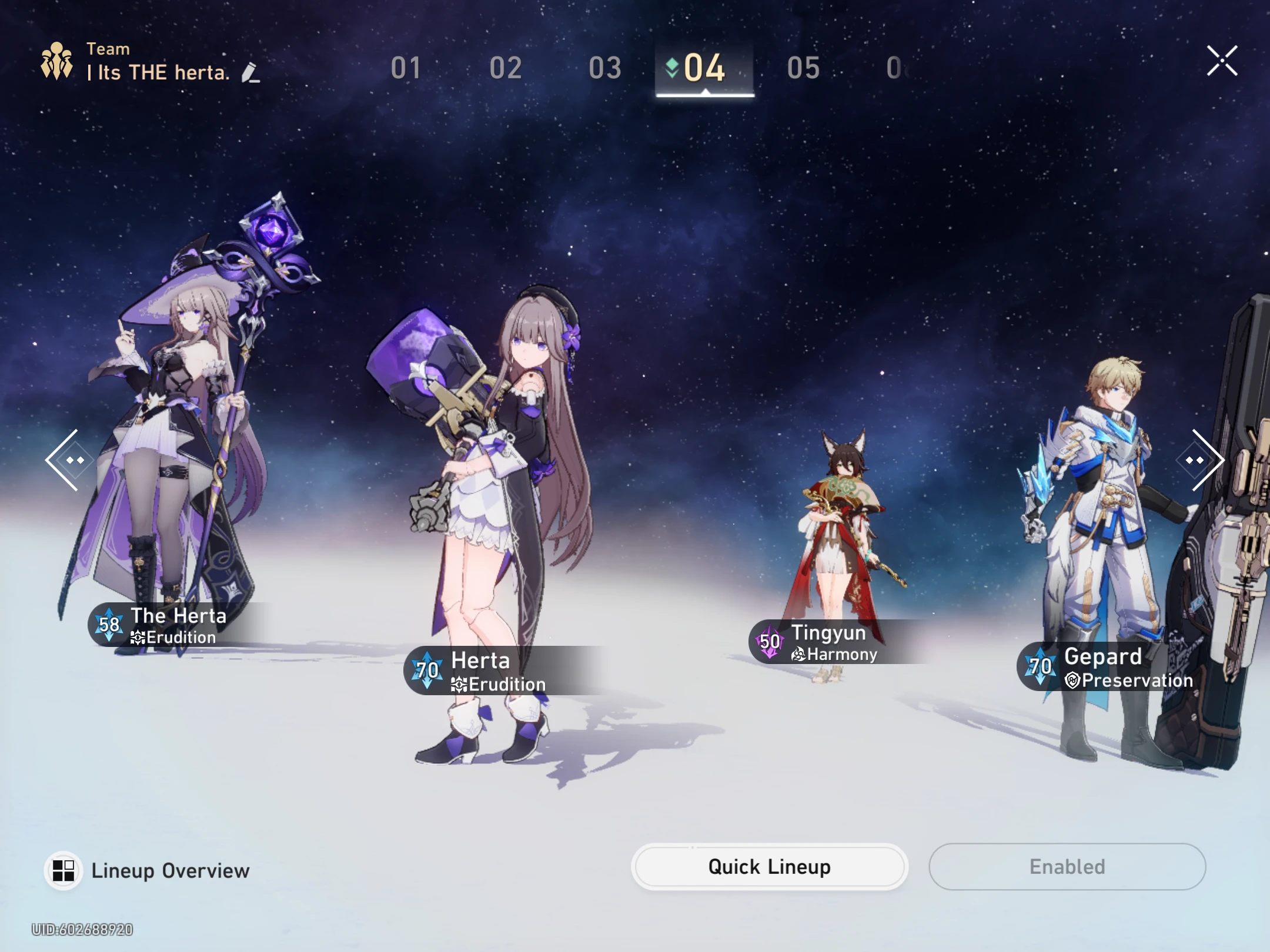Expand the previous team with the left arrow
1270x952 pixels.
pos(69,460)
